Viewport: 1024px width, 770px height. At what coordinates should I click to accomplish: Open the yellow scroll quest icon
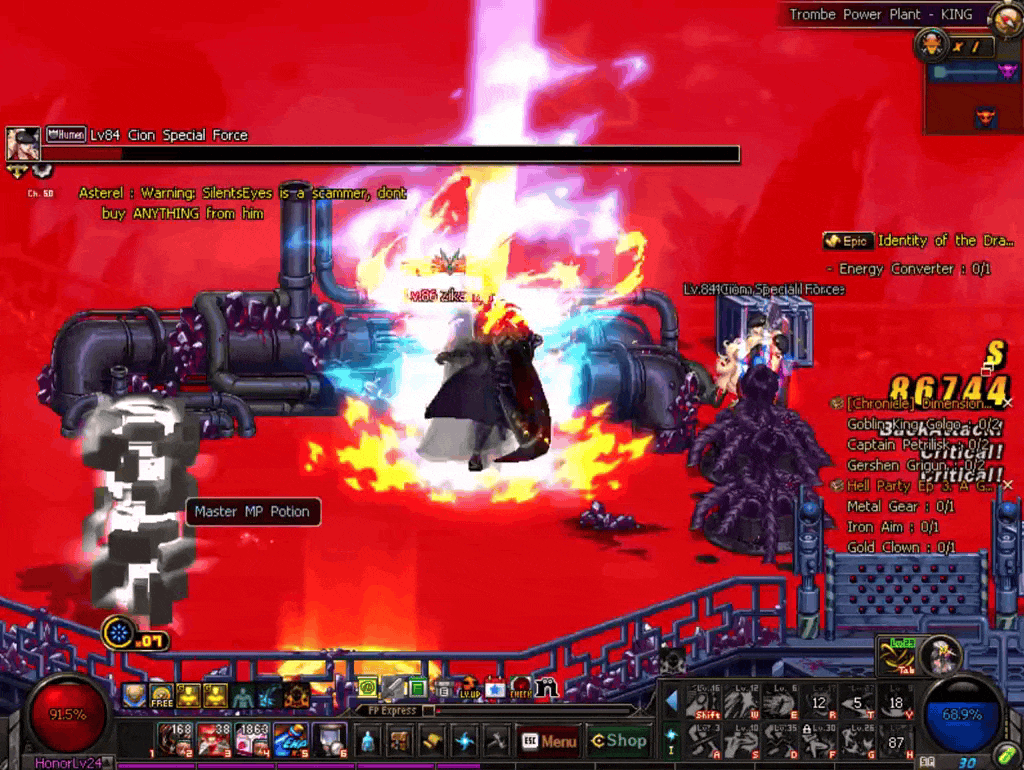click(431, 742)
